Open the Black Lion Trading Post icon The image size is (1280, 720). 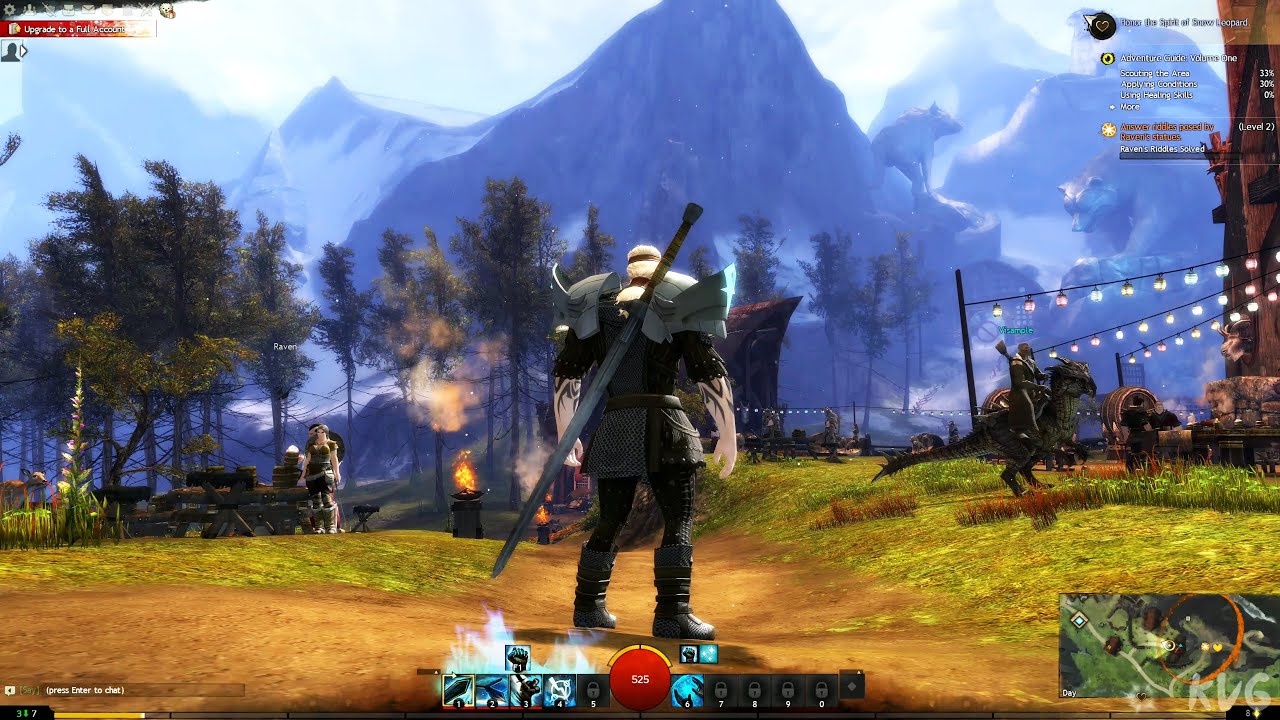coord(128,10)
